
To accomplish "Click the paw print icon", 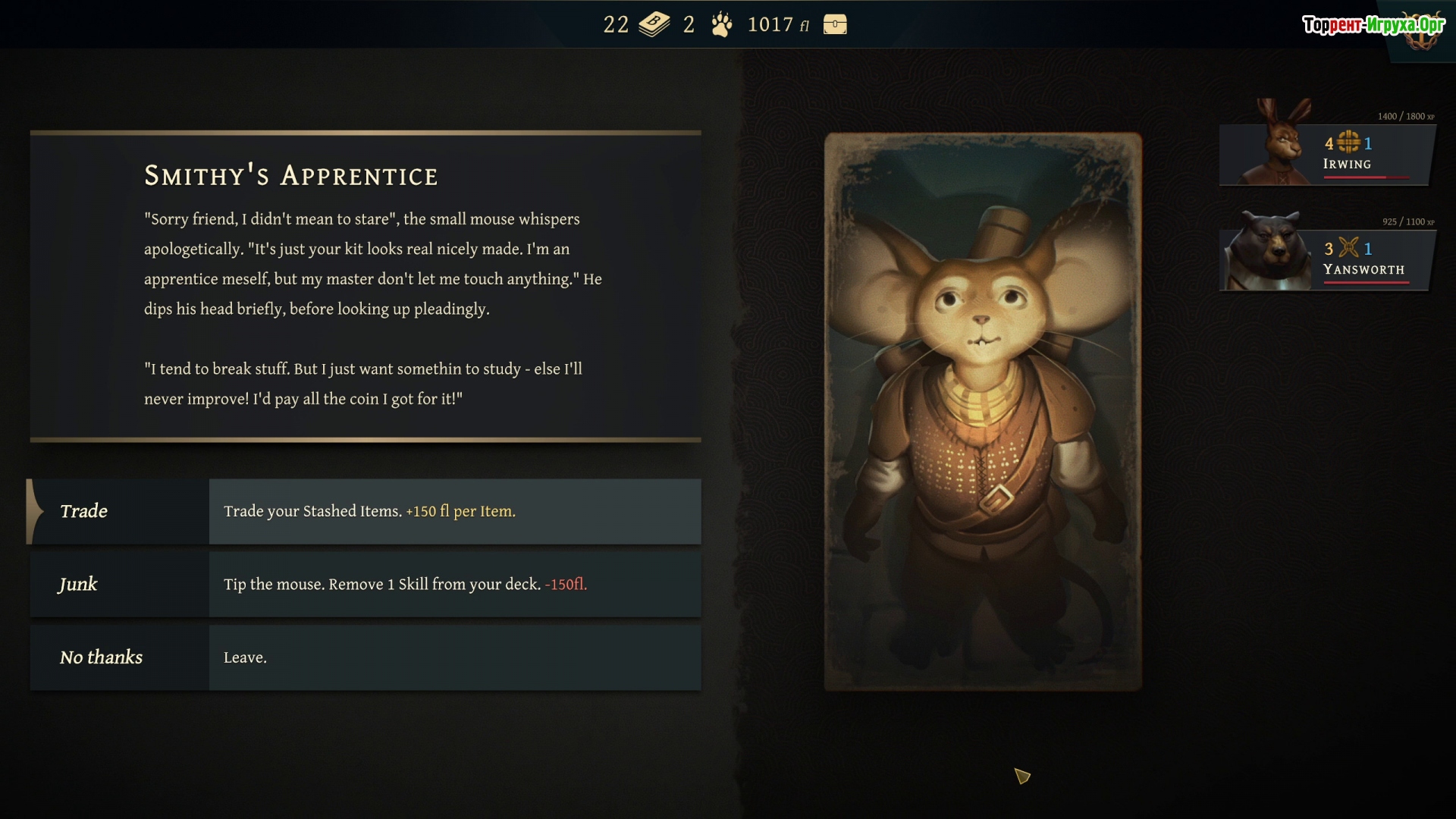I will click(x=722, y=25).
